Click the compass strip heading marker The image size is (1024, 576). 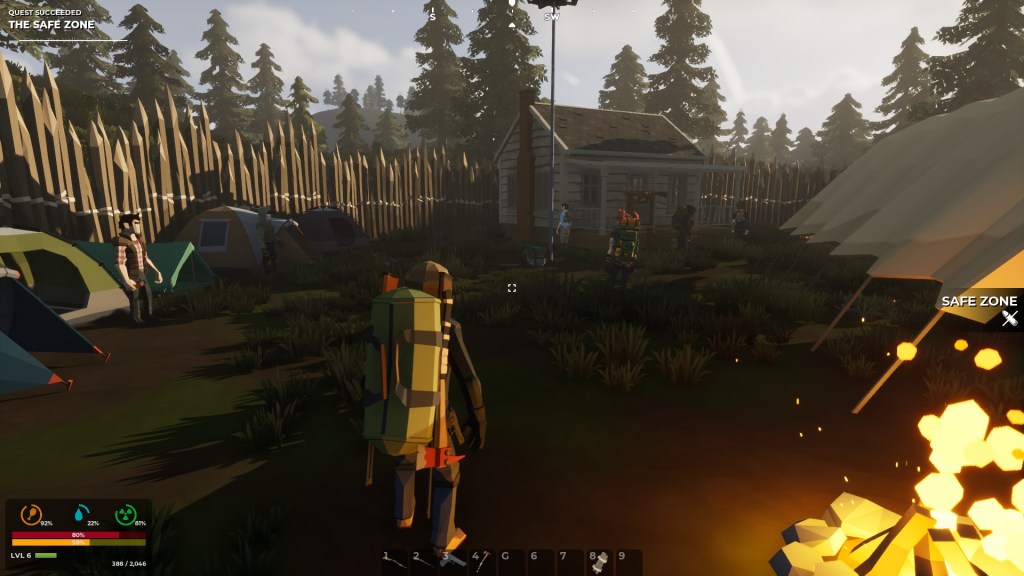coord(511,4)
